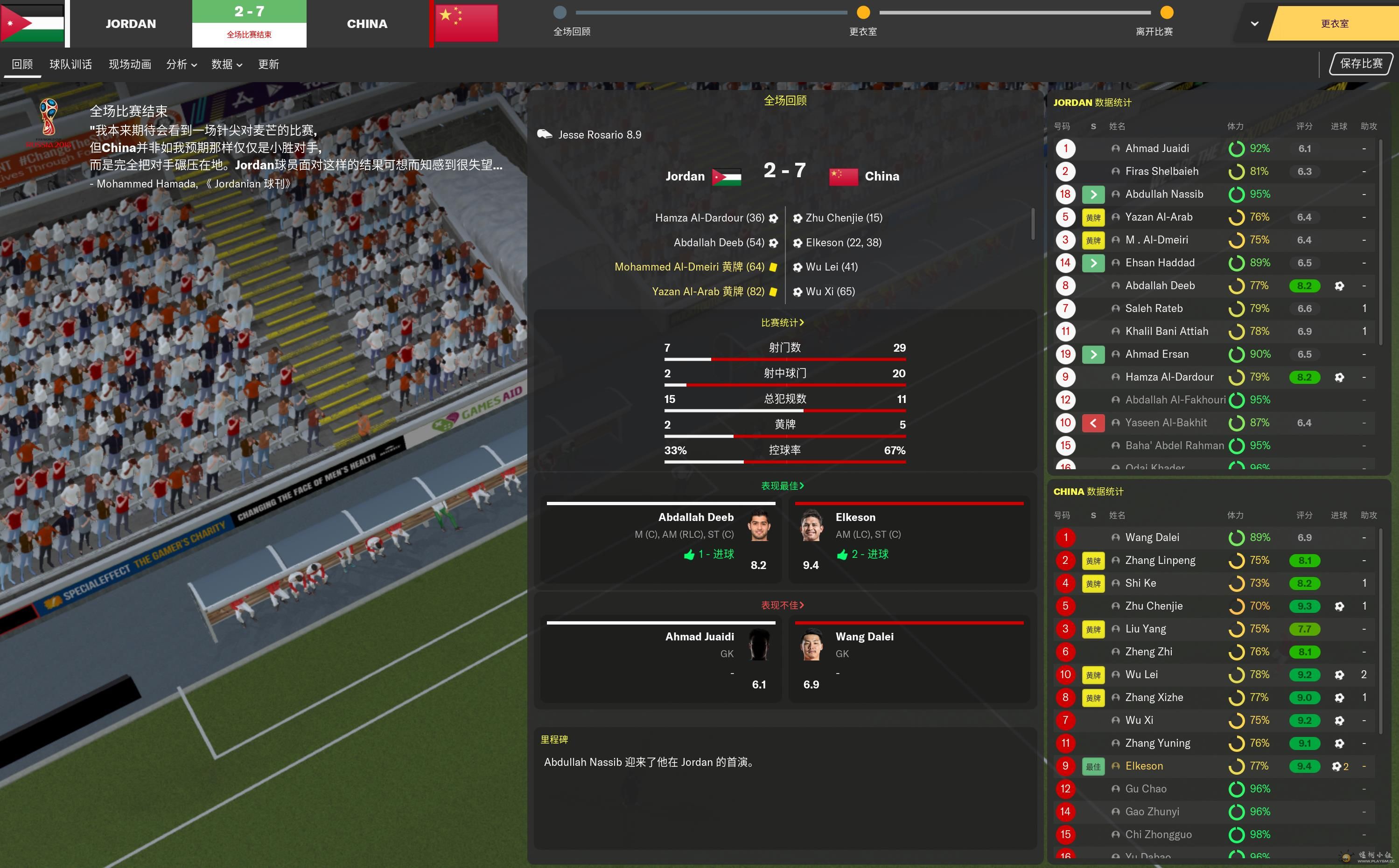
Task: Select Elkeson in the best performer card
Action: click(x=855, y=517)
